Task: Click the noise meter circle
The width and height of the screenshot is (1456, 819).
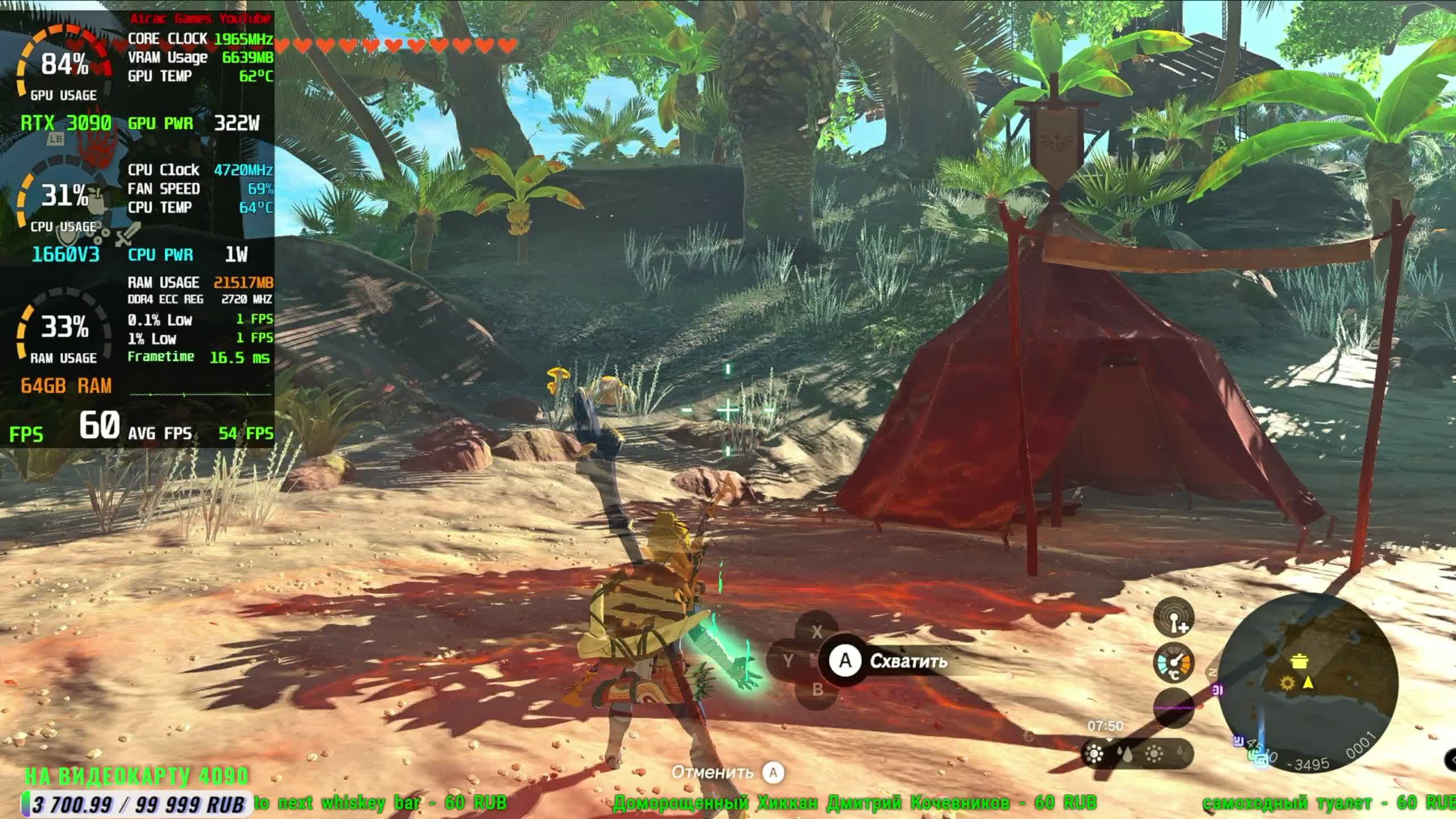Action: (1173, 708)
